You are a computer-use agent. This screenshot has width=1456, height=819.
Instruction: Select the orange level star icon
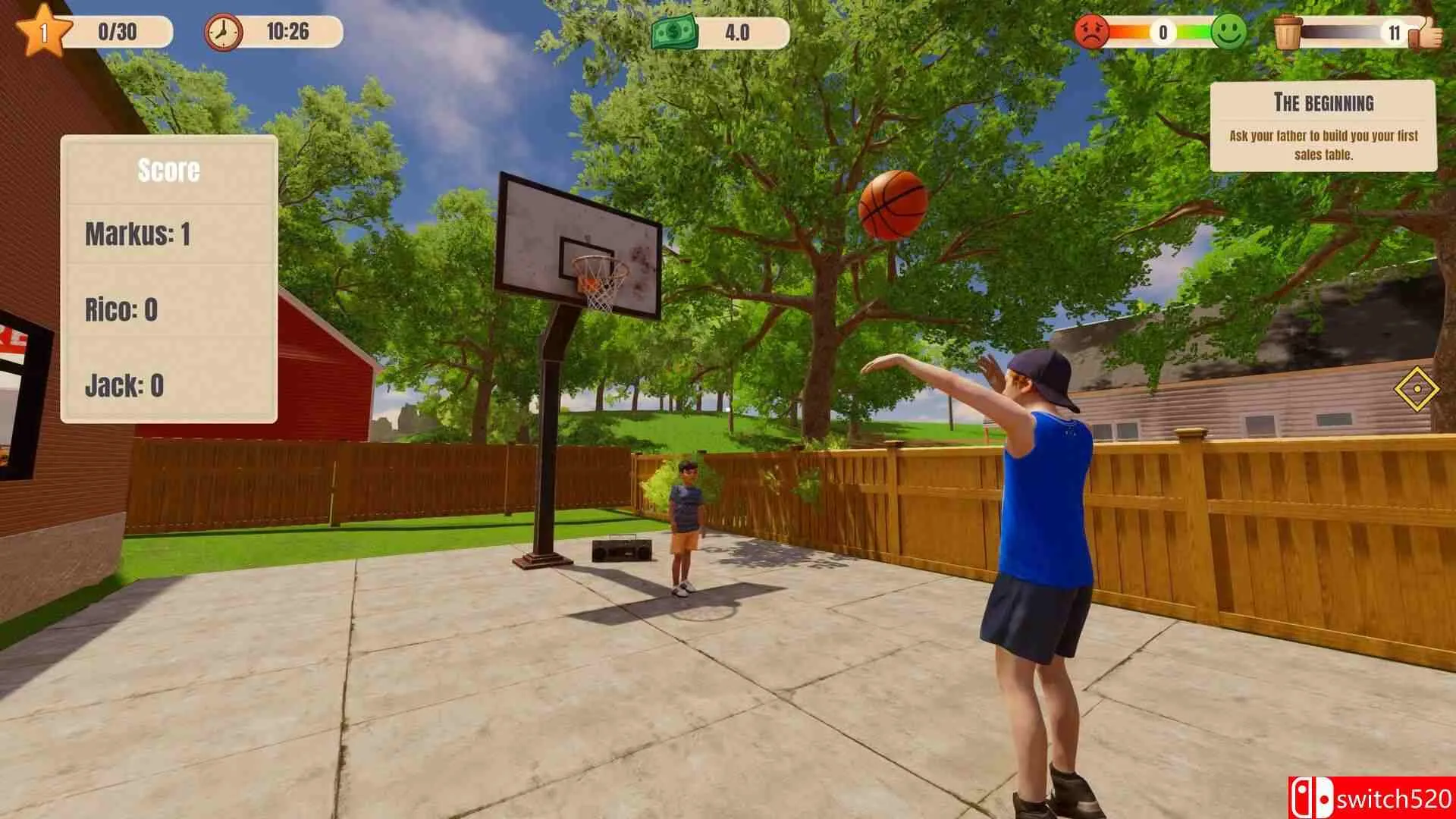pyautogui.click(x=42, y=31)
